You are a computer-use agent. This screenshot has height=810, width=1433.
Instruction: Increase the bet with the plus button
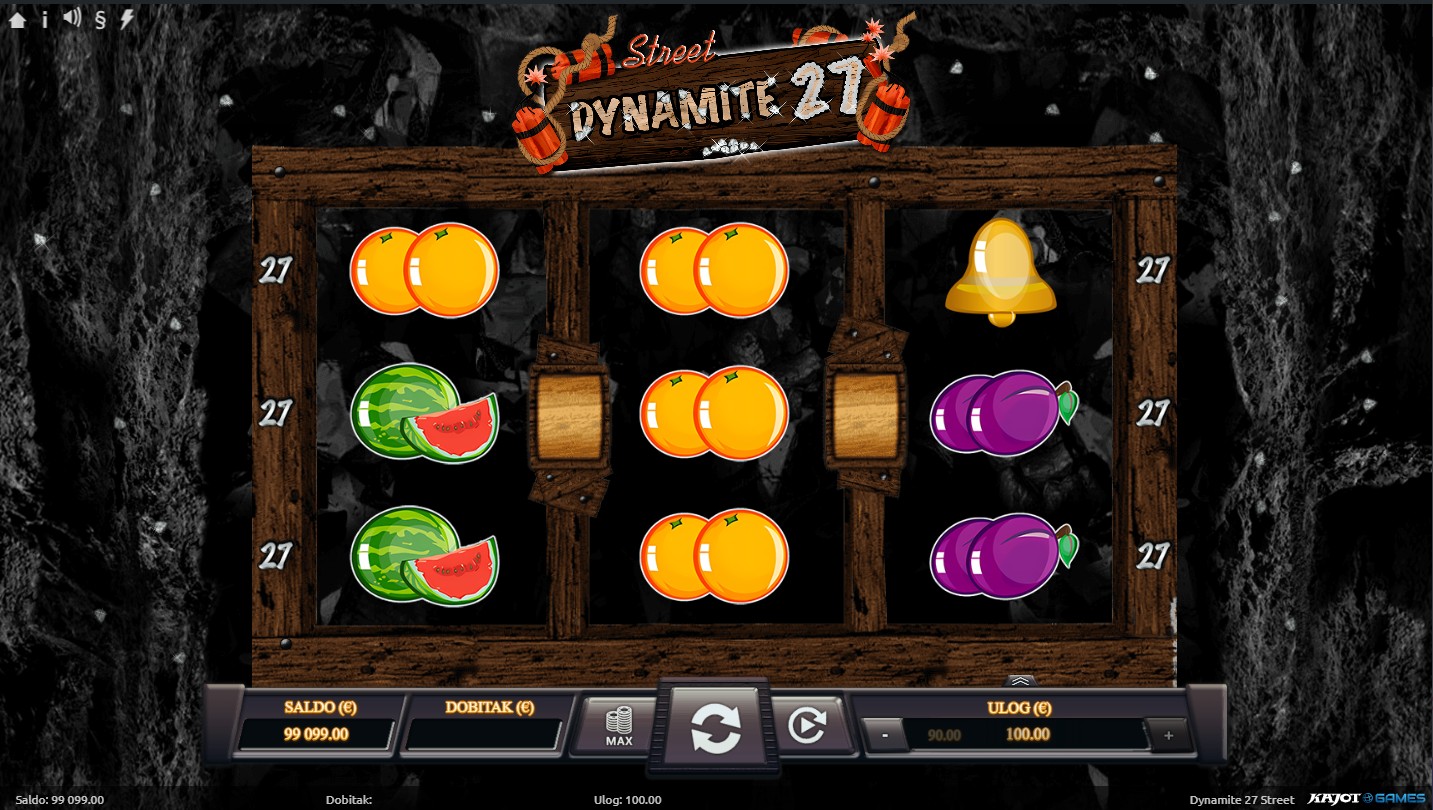1168,735
